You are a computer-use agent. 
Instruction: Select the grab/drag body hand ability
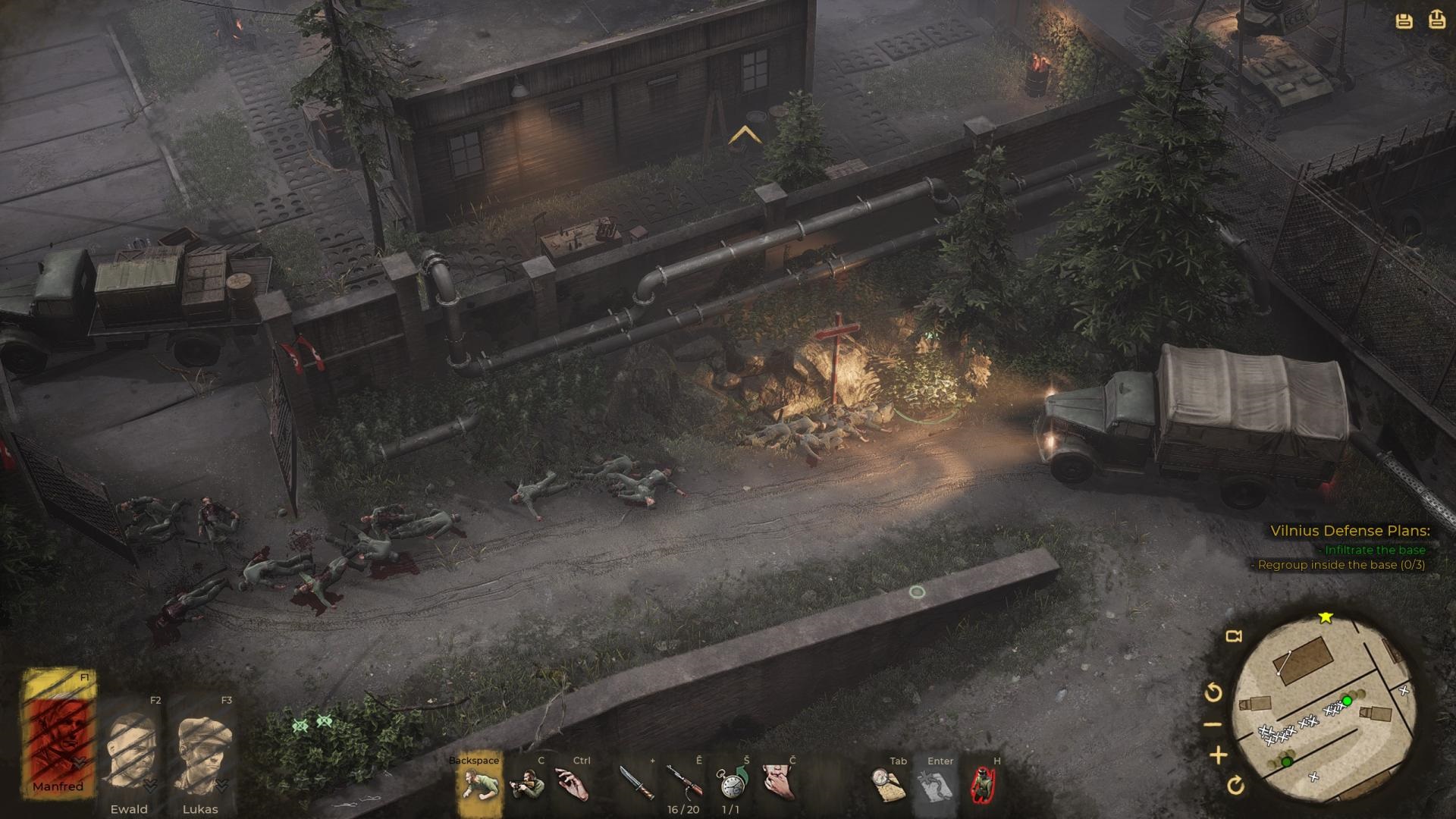(x=569, y=783)
